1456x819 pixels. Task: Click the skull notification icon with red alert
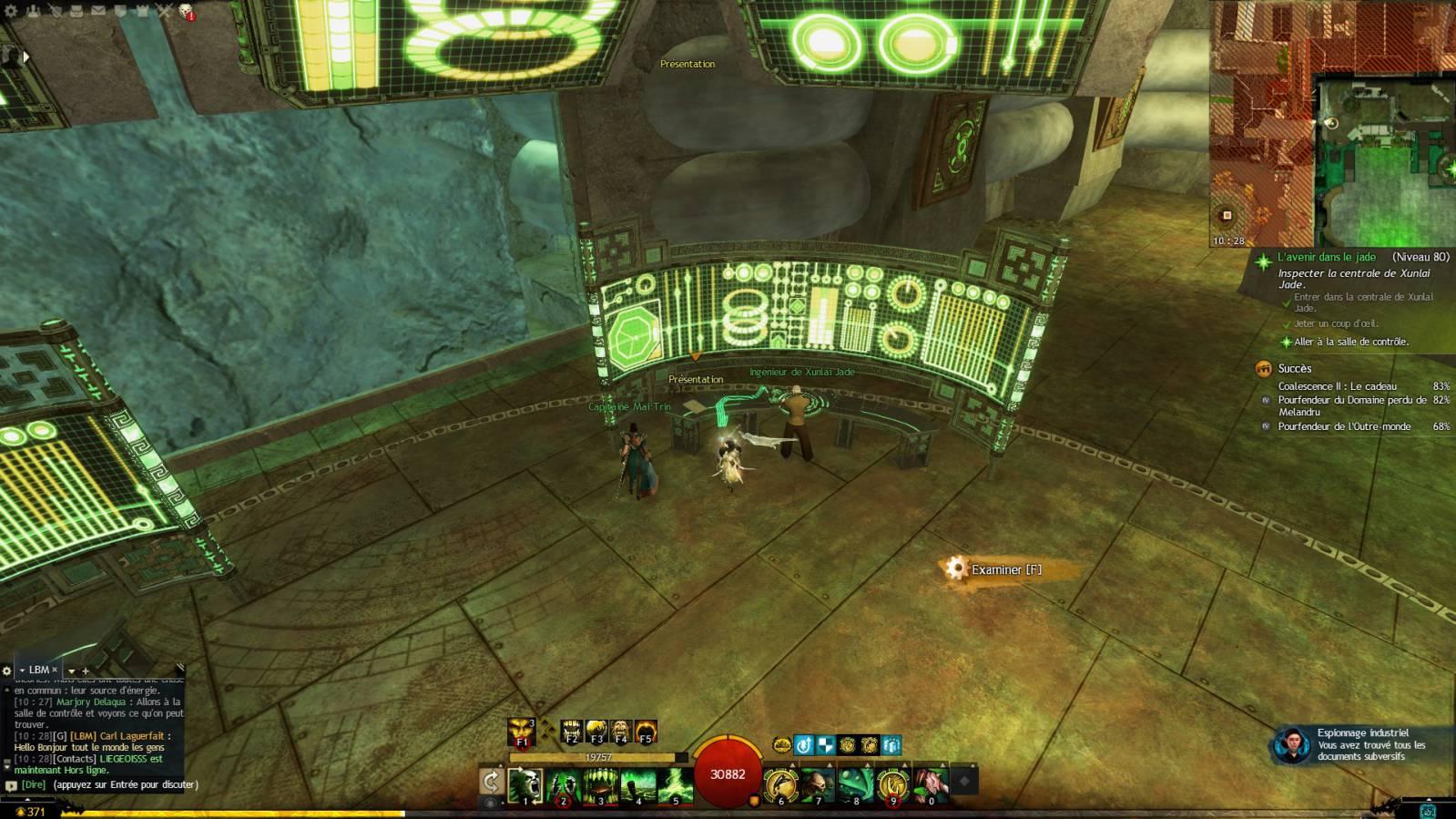pyautogui.click(x=186, y=11)
